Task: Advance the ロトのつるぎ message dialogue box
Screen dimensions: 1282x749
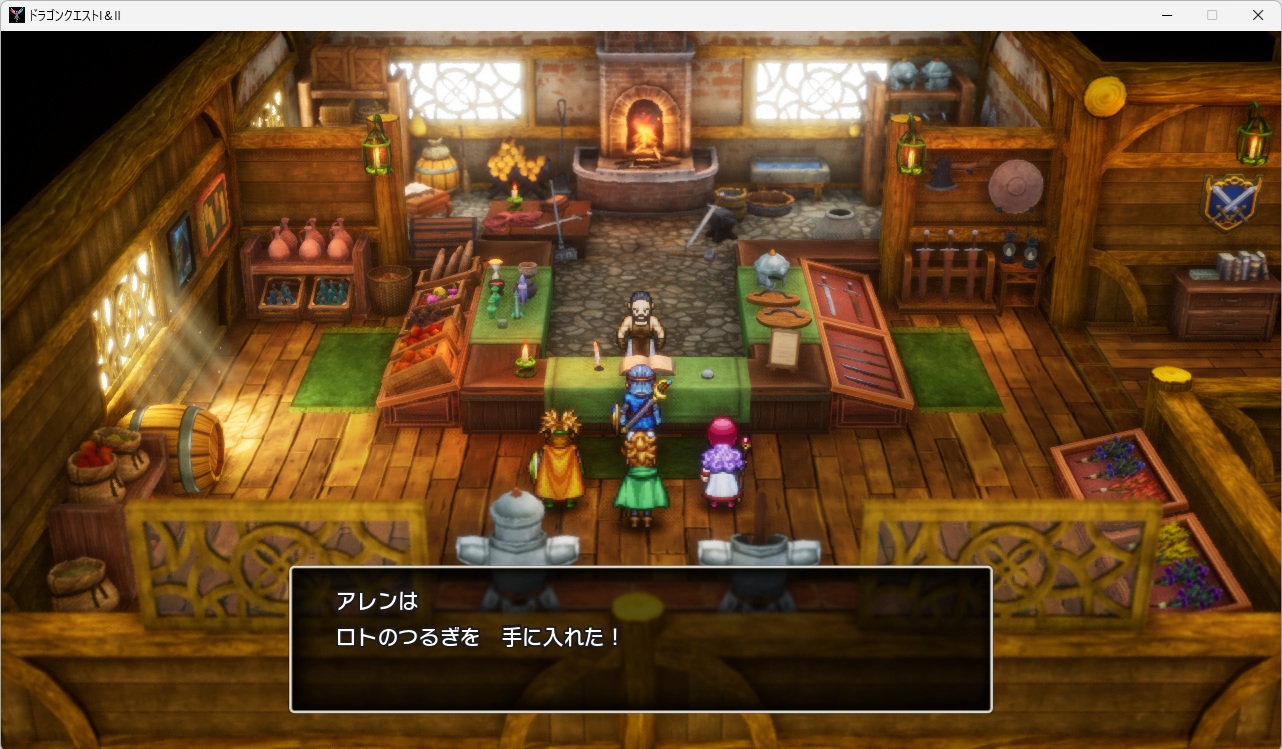Action: 640,639
